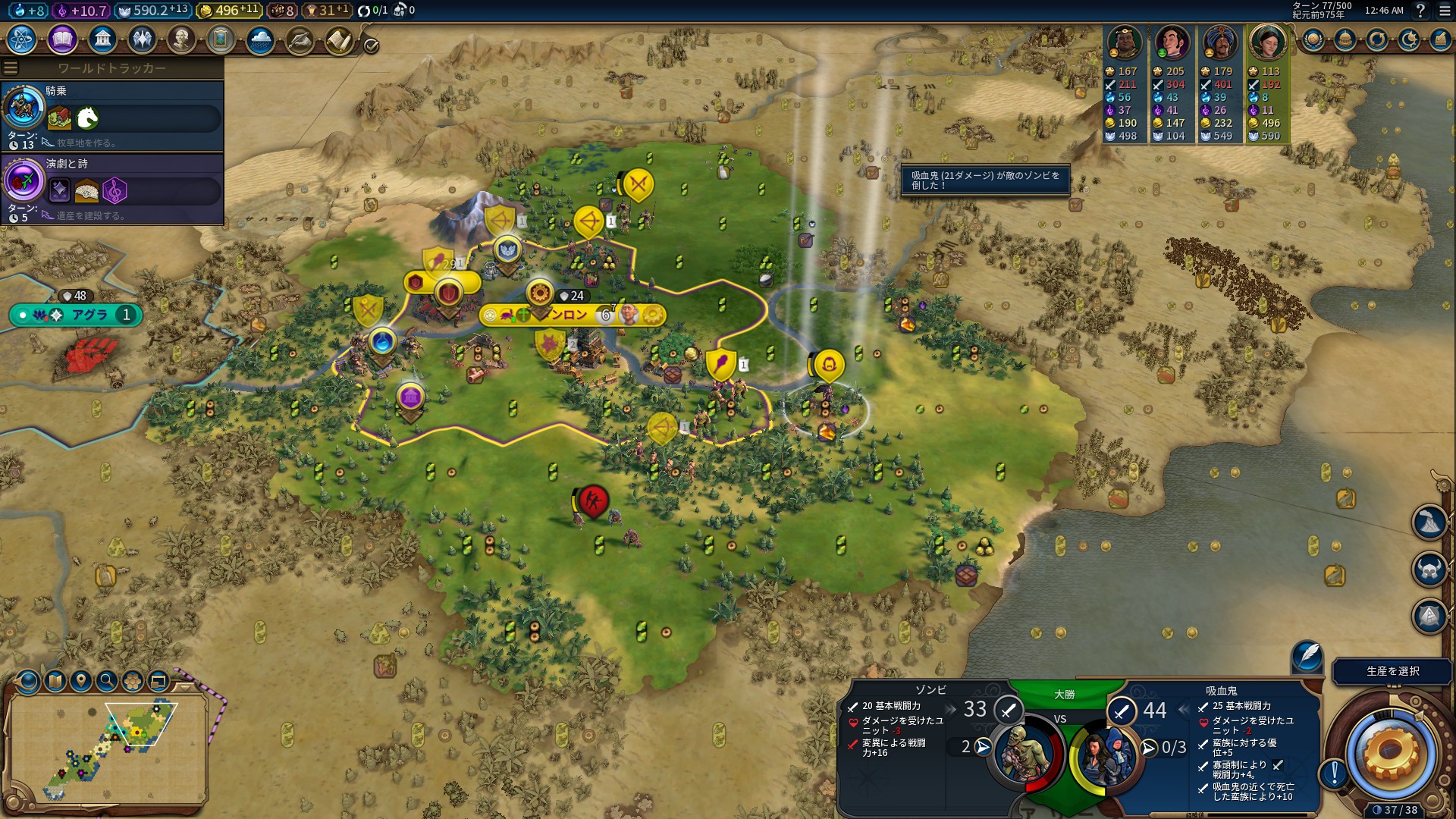1456x819 pixels.
Task: Activate the minimap magnifying glass search
Action: tap(107, 680)
